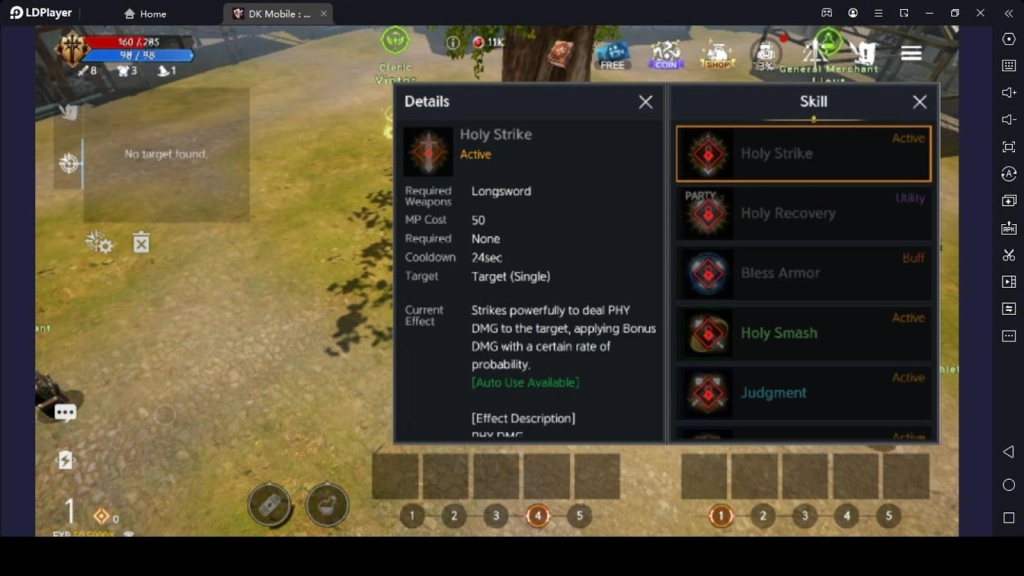Pick the Holy Smash skill
The image size is (1024, 576).
804,333
